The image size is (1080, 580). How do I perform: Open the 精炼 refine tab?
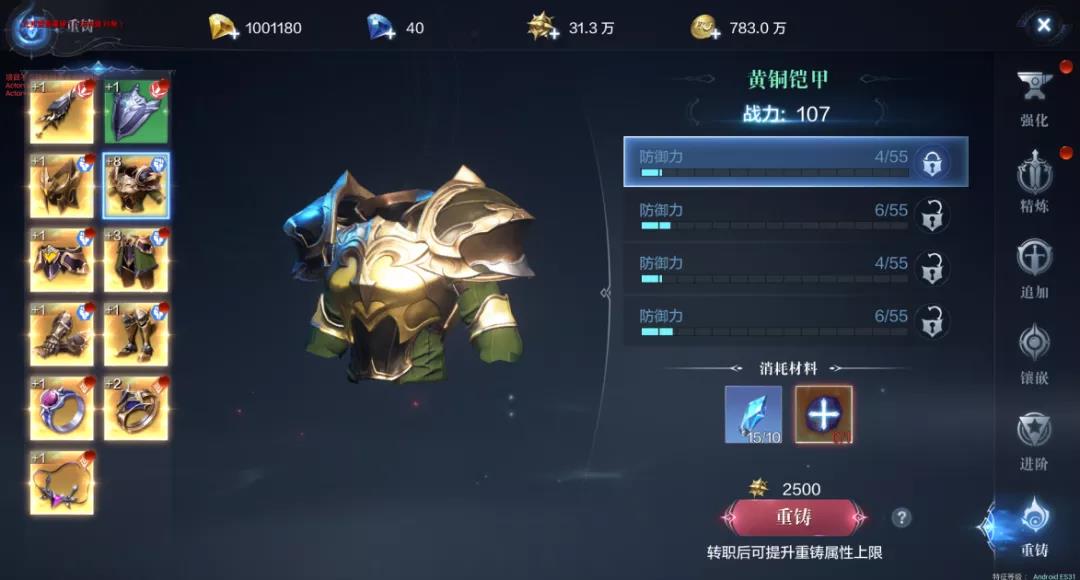(1034, 182)
